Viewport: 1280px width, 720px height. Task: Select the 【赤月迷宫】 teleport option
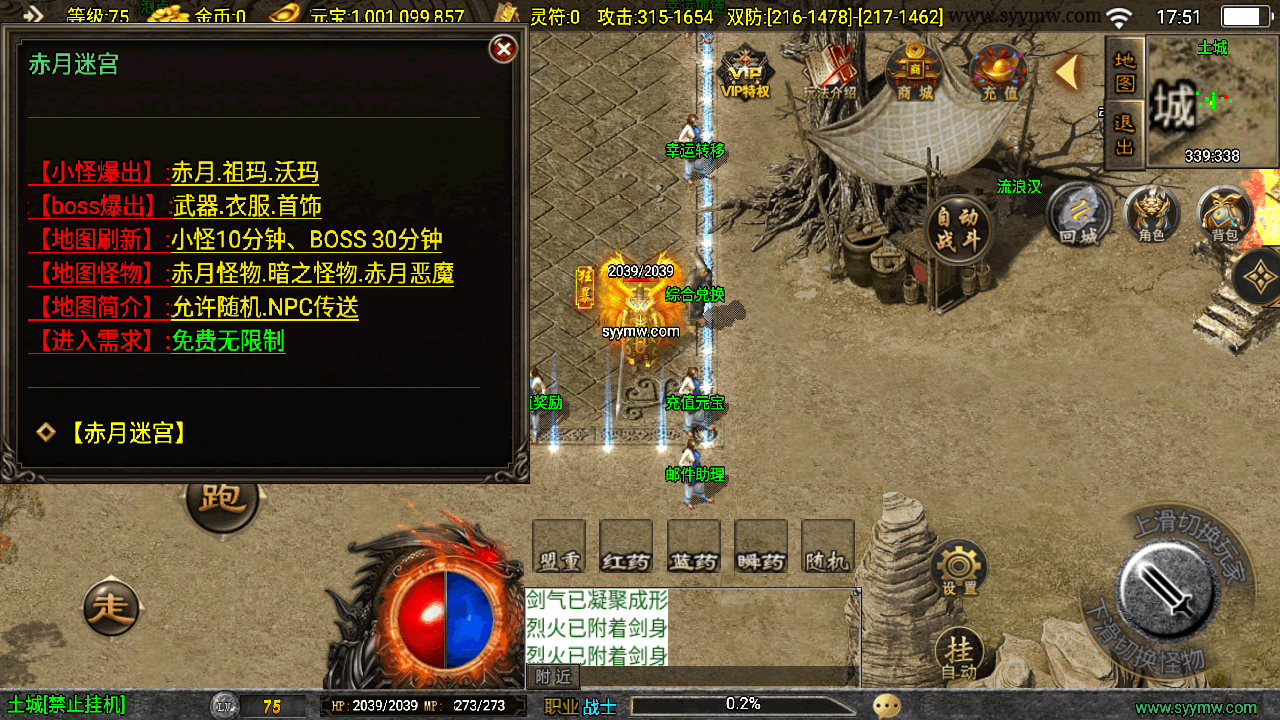(128, 433)
